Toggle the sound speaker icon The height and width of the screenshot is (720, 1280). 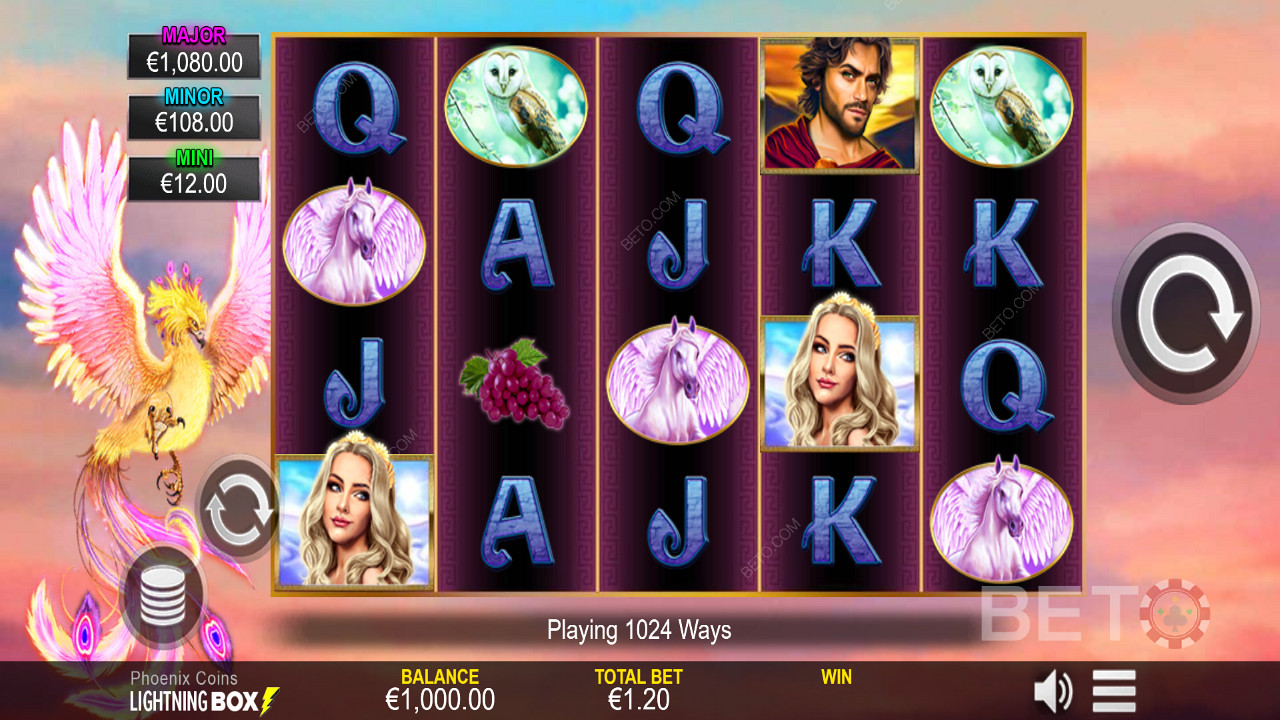1052,691
